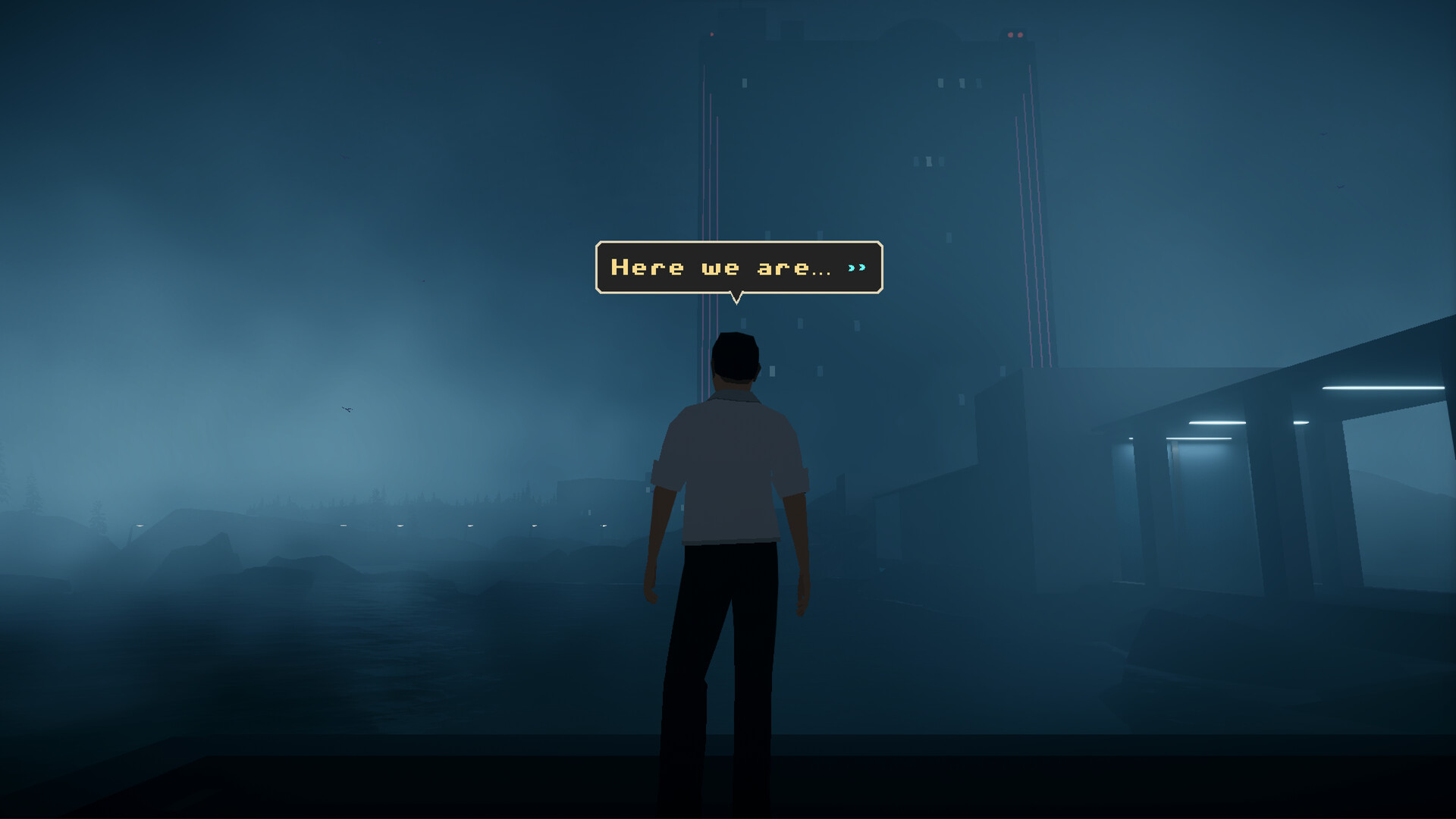Click the ellipsis after 'Here we are'
Screen dimensions: 1456x819
823,273
